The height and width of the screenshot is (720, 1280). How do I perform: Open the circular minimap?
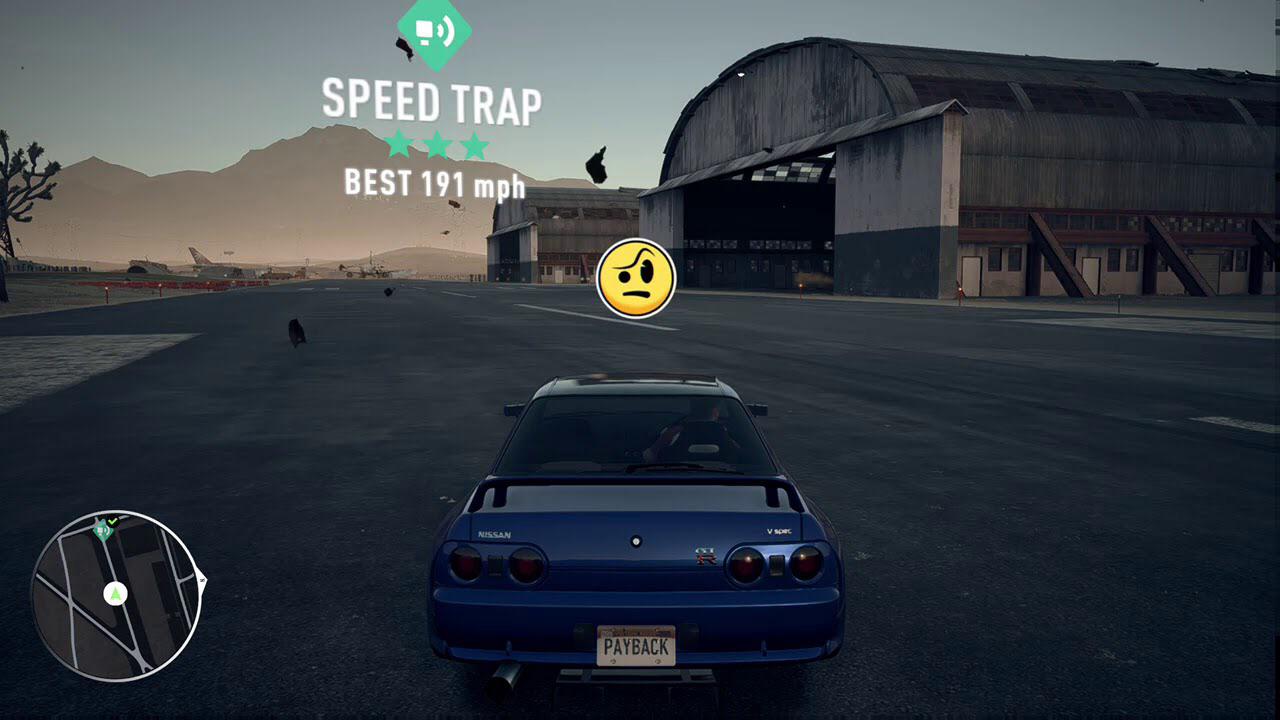pyautogui.click(x=117, y=596)
